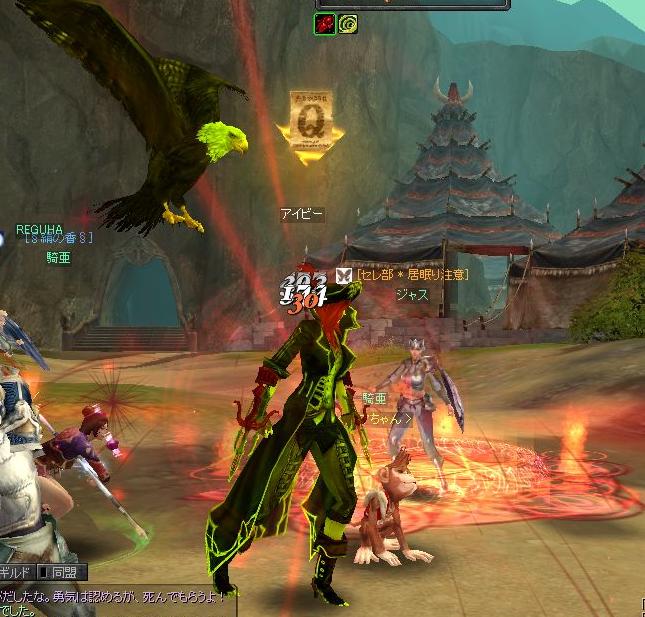Open the ギルド chat tab
The width and height of the screenshot is (645, 617).
point(16,573)
